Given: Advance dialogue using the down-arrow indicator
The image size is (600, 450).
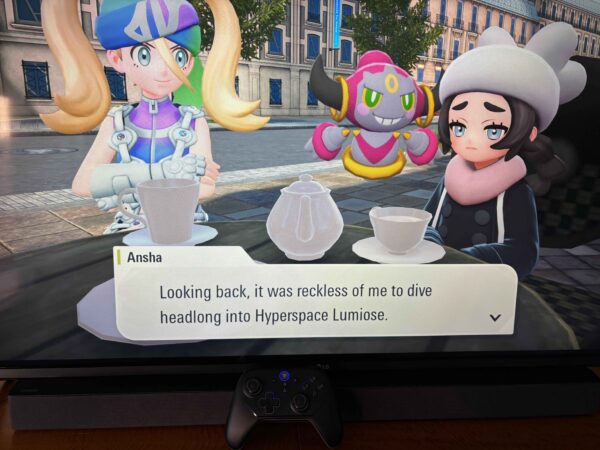Looking at the screenshot, I should pos(494,317).
